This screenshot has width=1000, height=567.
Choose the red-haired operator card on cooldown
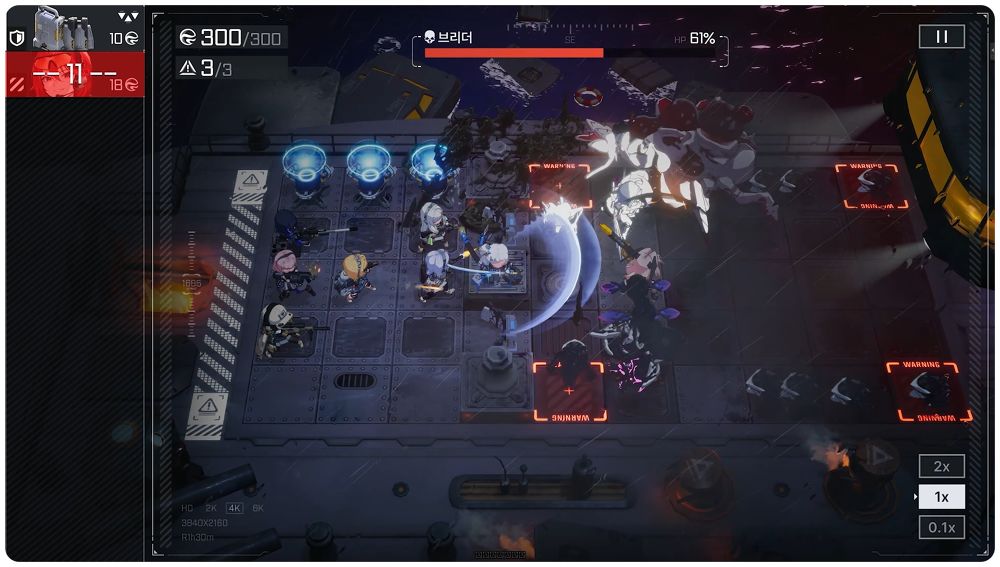coord(74,75)
